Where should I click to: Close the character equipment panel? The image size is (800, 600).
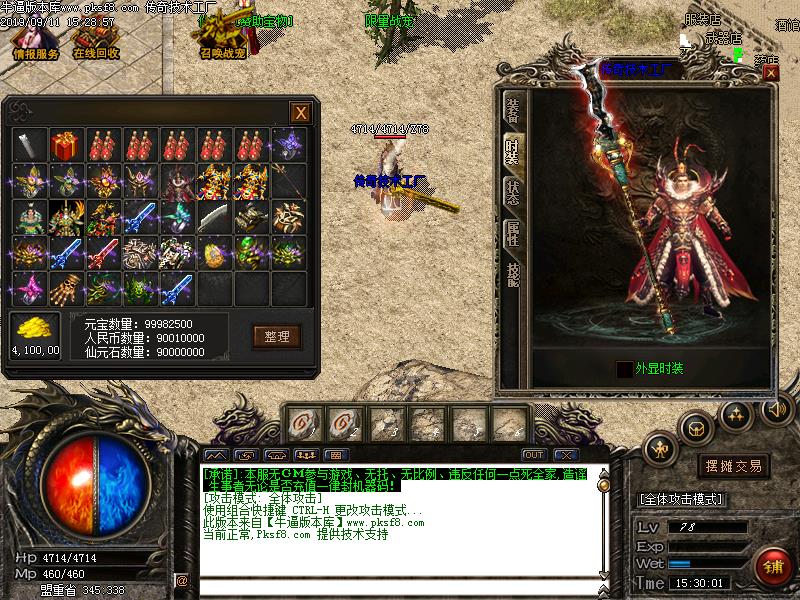coord(769,72)
